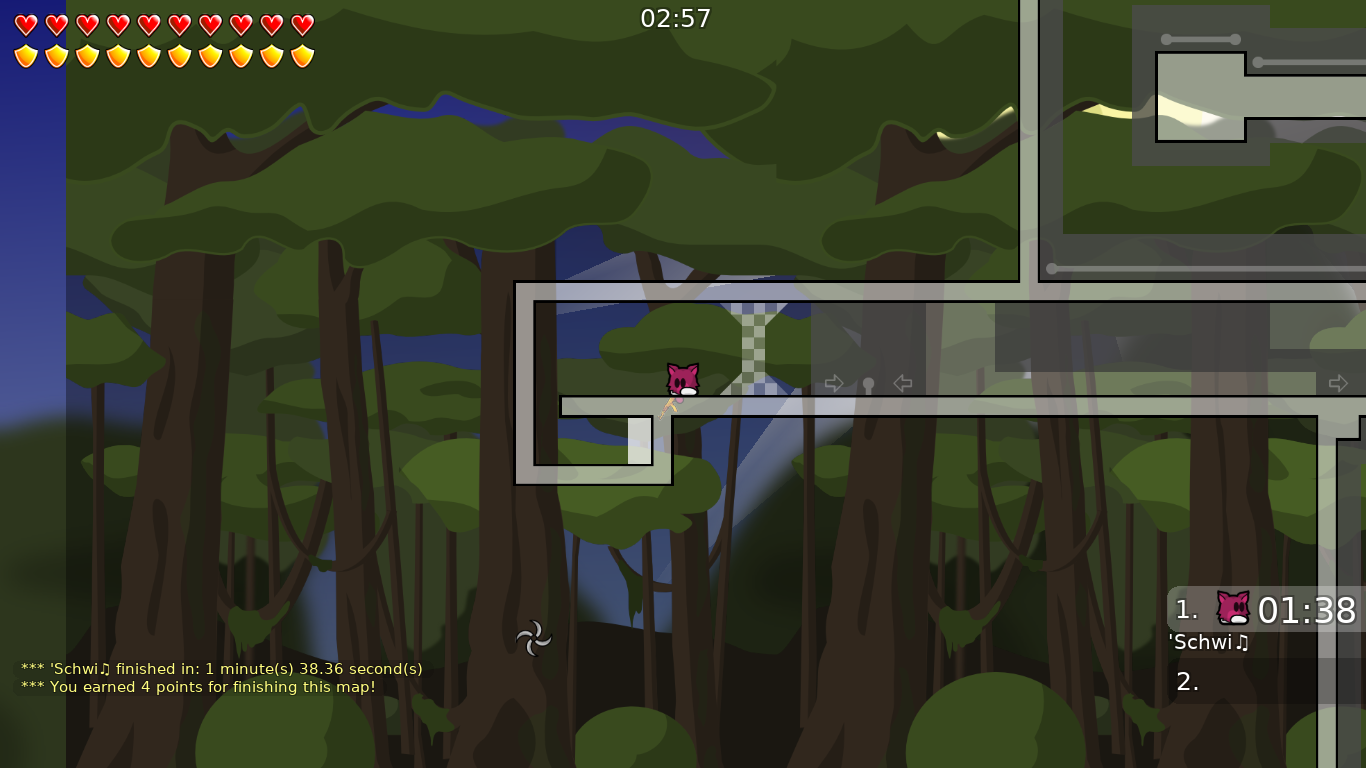The width and height of the screenshot is (1366, 768).
Task: Click the earned 4 points chat line
Action: [x=202, y=687]
